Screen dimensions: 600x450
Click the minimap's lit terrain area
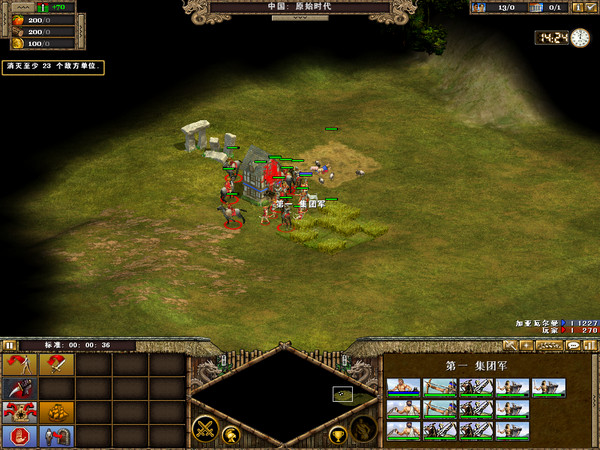point(343,394)
